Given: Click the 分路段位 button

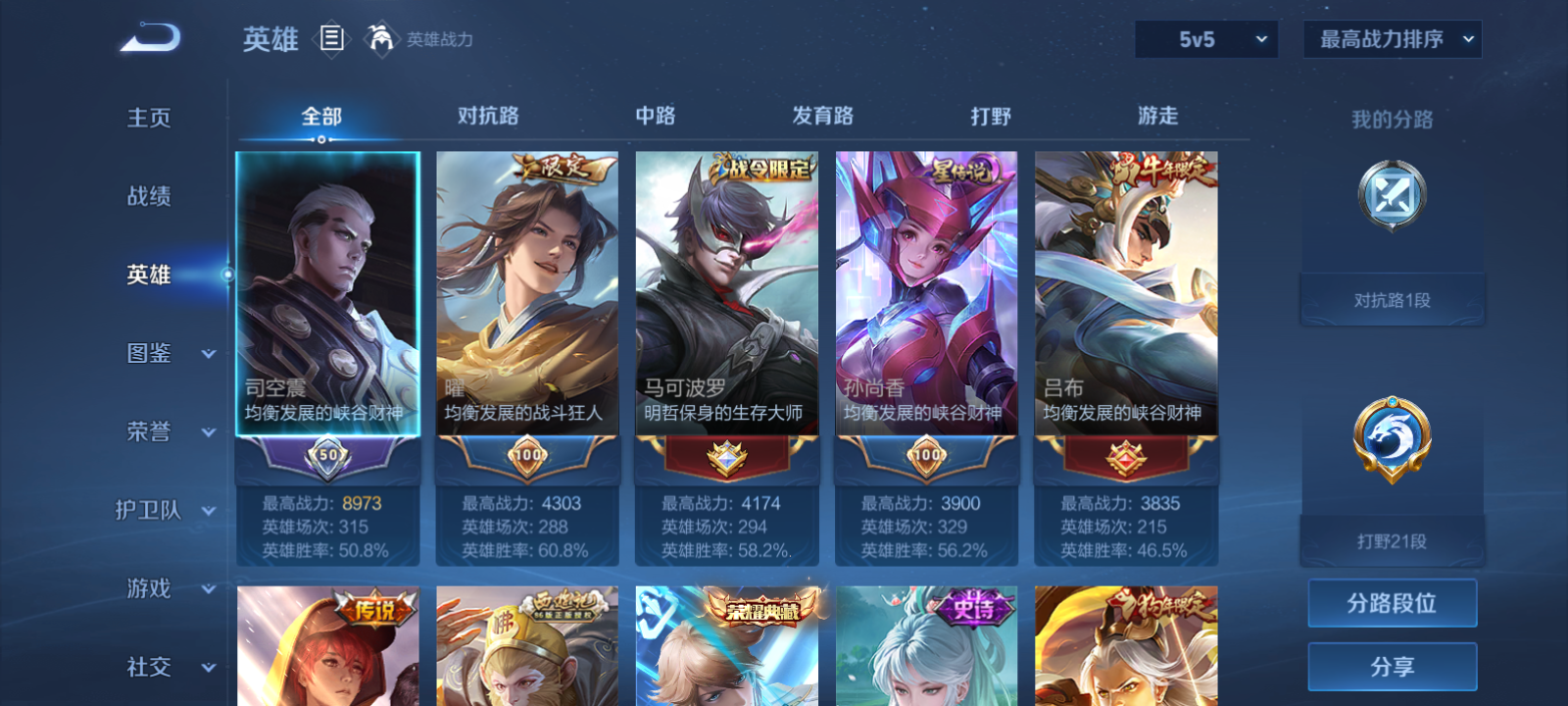Looking at the screenshot, I should click(x=1391, y=604).
